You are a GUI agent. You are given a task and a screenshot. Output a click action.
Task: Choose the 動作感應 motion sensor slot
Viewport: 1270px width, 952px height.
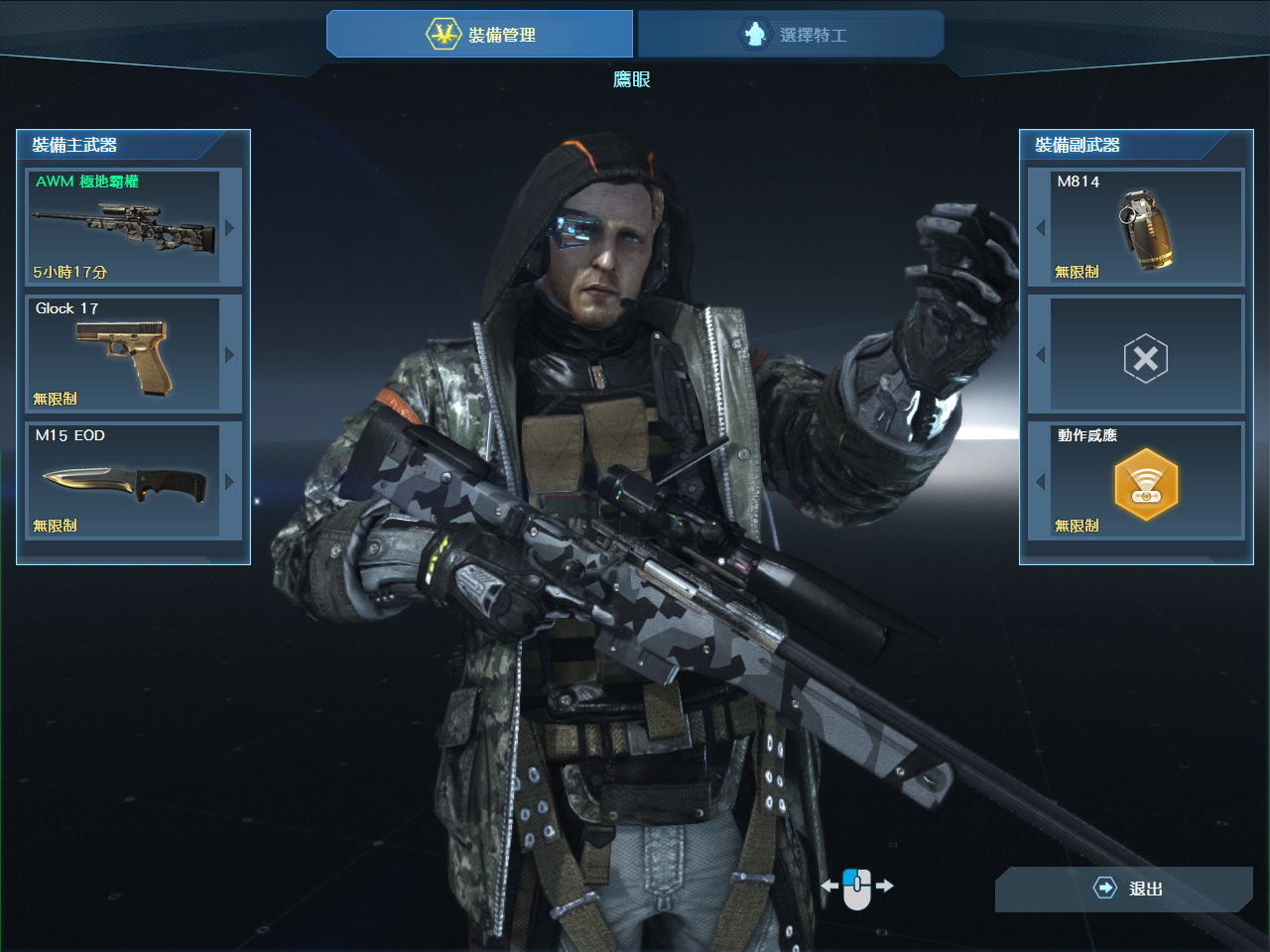click(x=1145, y=482)
